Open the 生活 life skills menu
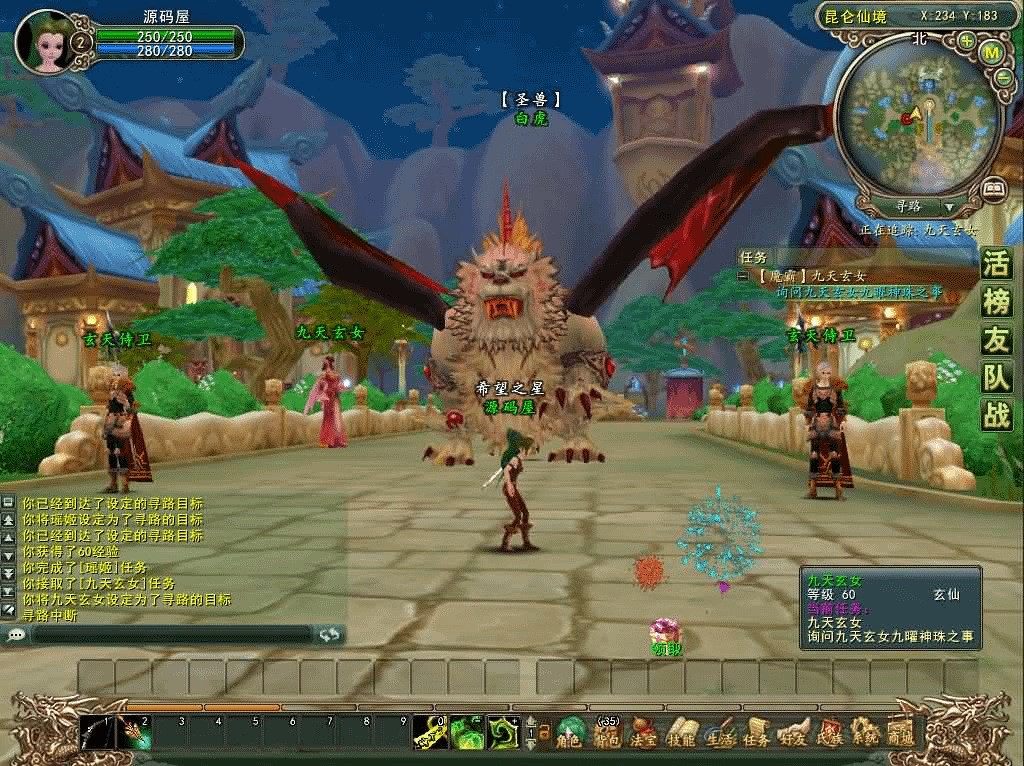The image size is (1024, 766). click(719, 734)
